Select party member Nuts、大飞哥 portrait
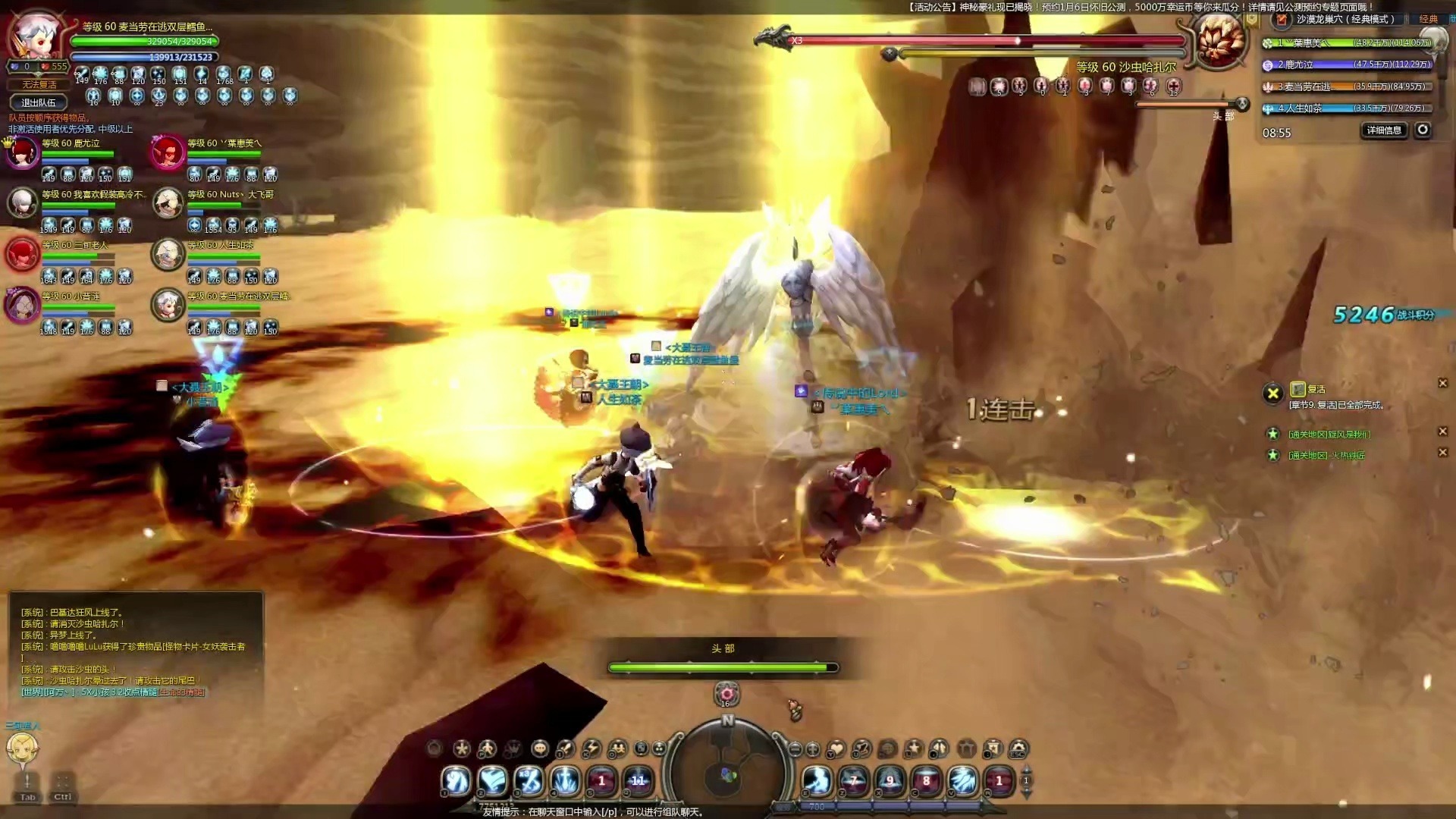 point(168,203)
